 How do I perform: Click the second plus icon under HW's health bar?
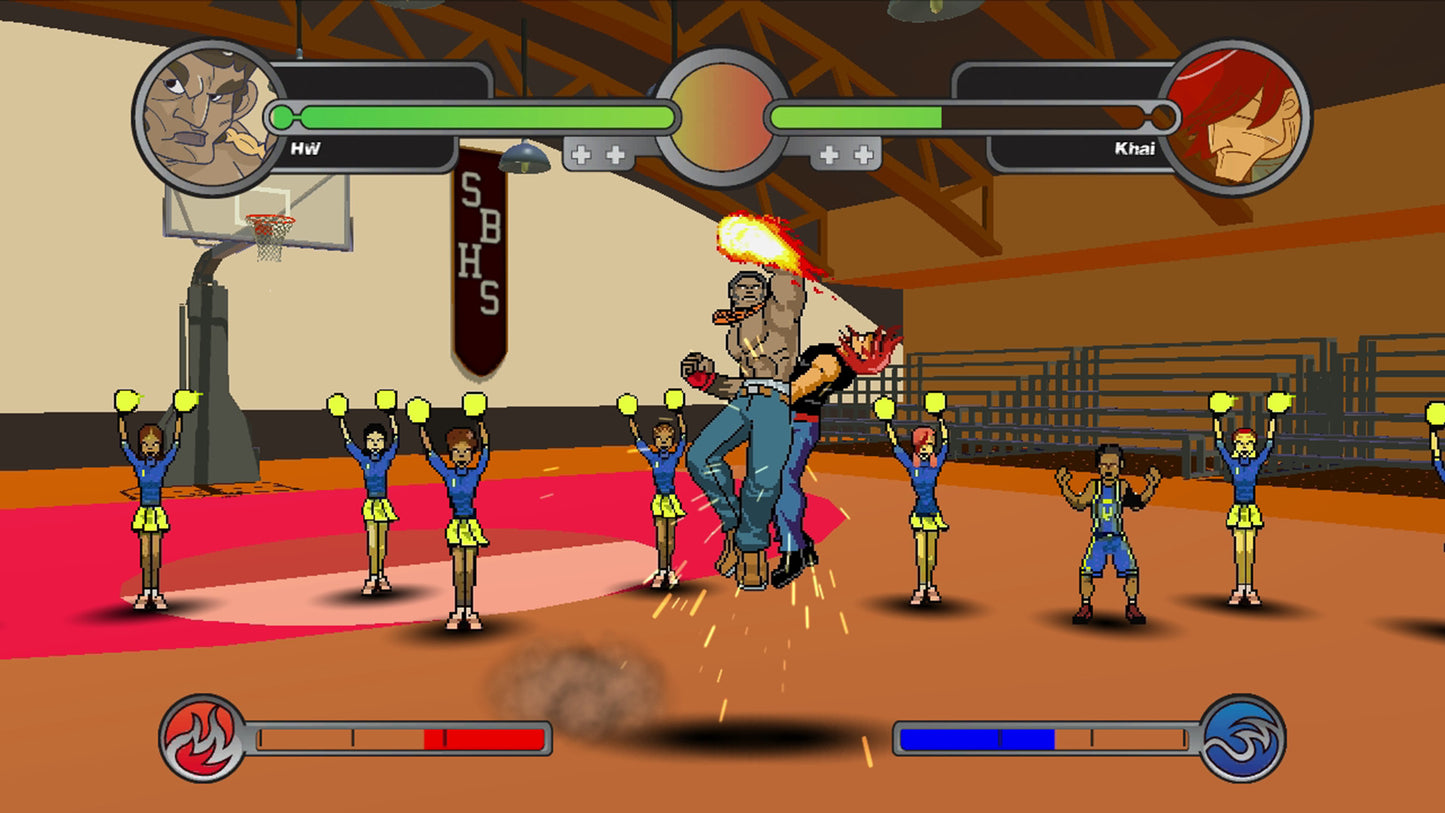click(614, 153)
